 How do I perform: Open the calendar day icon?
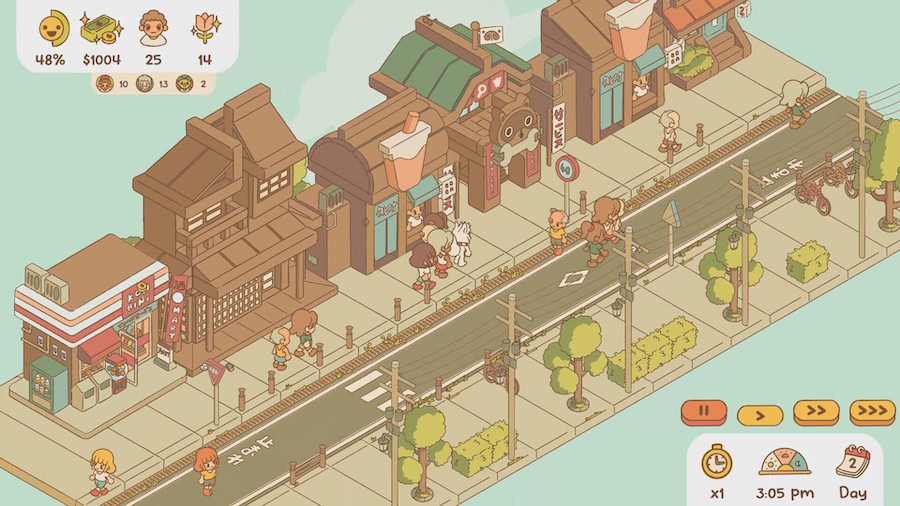[x=853, y=461]
